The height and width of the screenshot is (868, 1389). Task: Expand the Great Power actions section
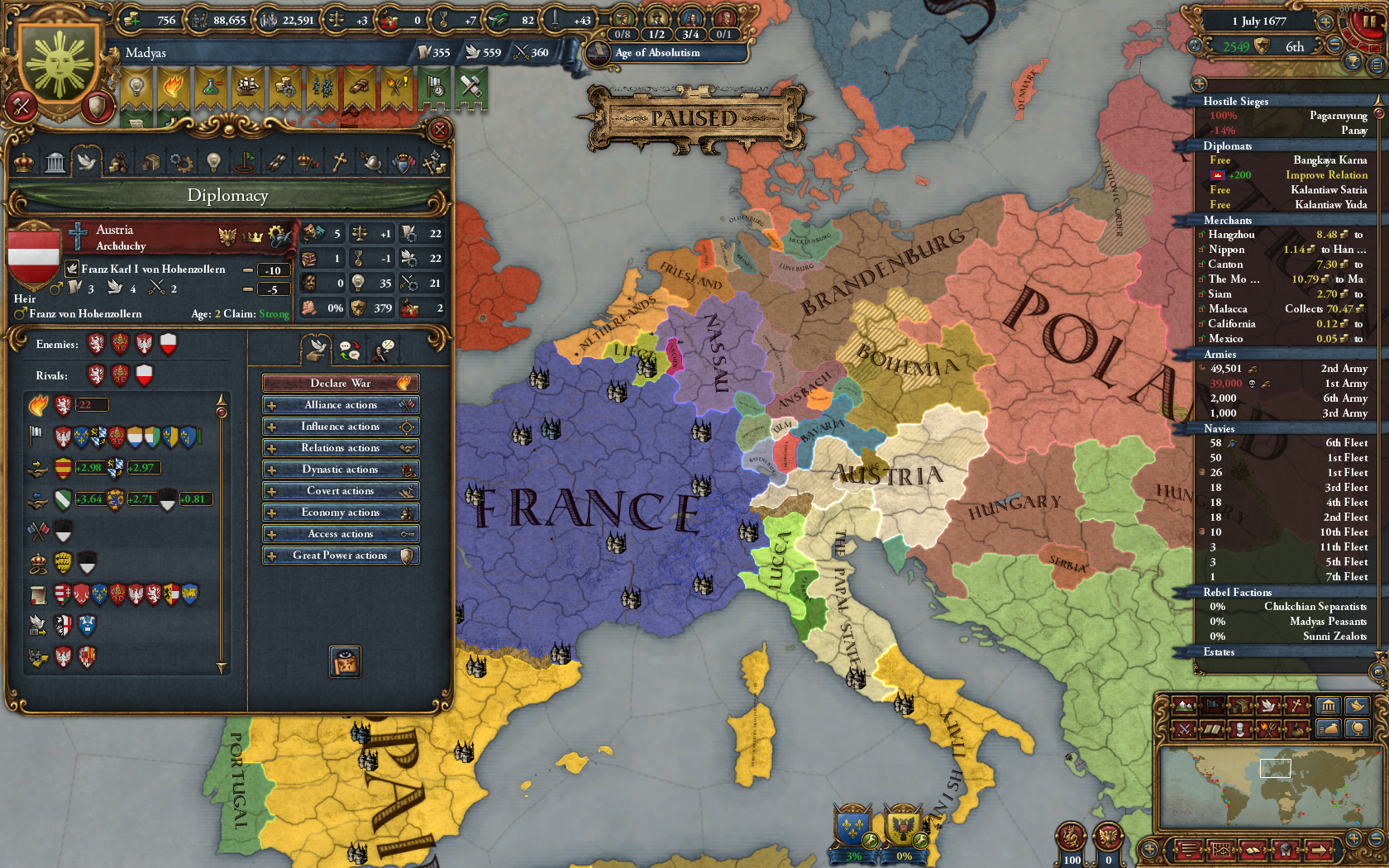pyautogui.click(x=341, y=555)
